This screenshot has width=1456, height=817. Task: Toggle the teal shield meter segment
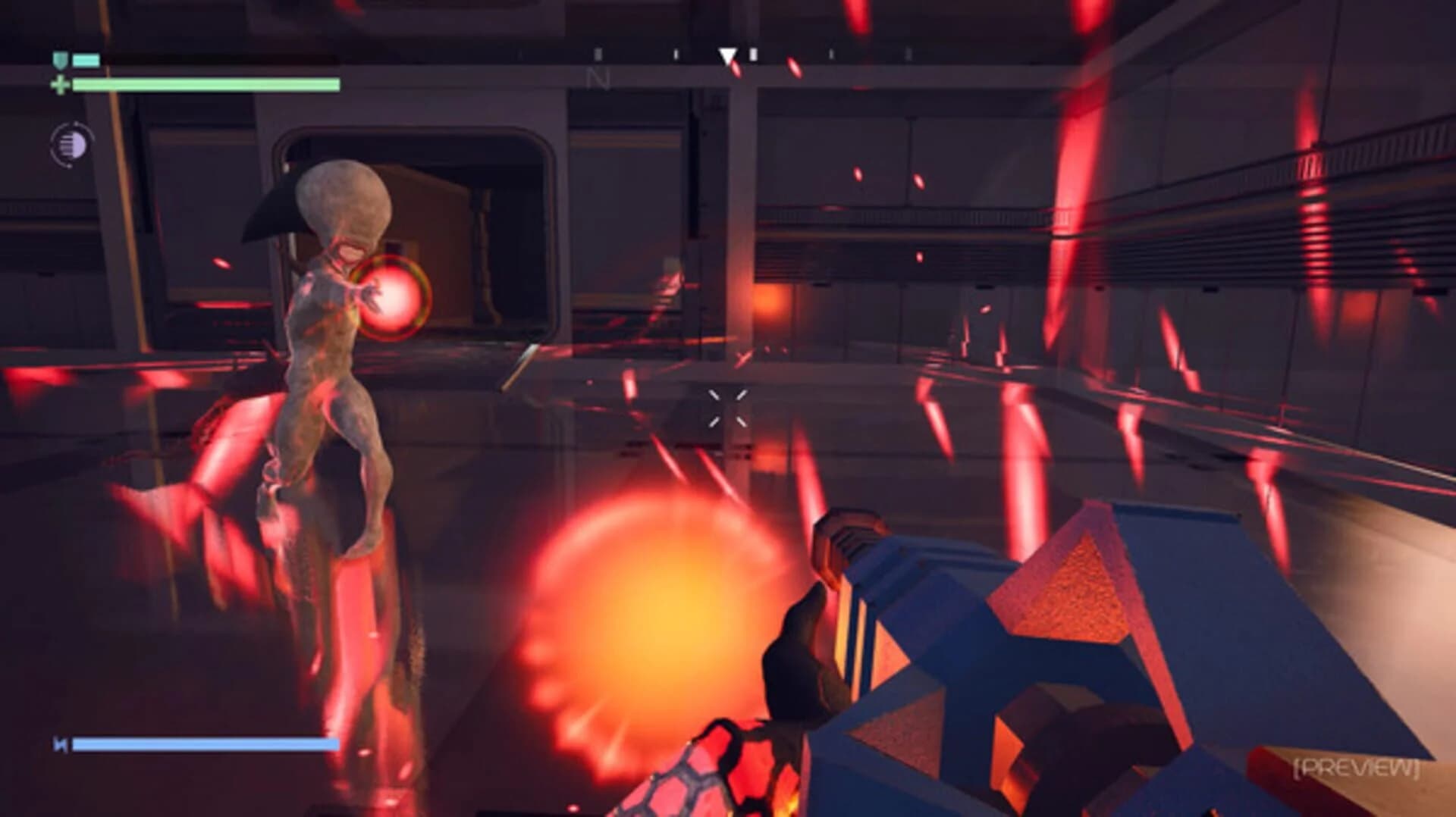coord(87,60)
